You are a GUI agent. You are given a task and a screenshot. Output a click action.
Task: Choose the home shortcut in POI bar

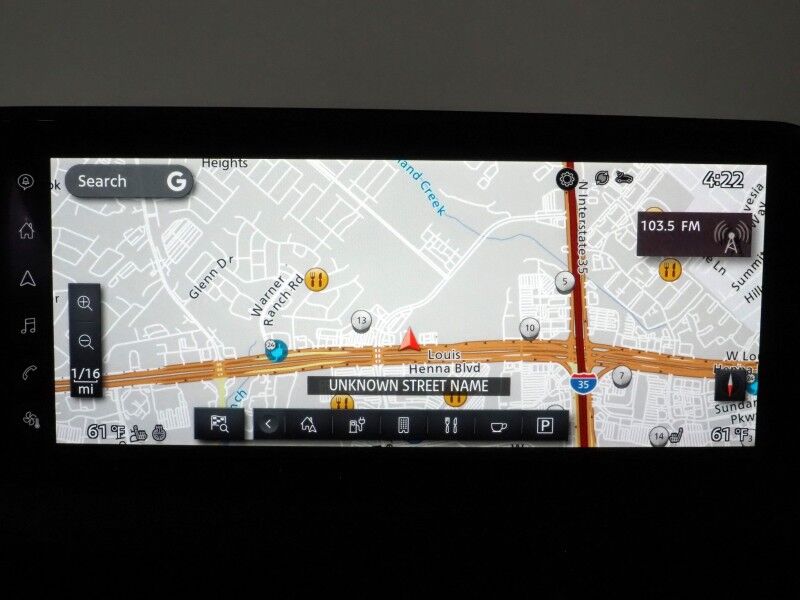(308, 425)
